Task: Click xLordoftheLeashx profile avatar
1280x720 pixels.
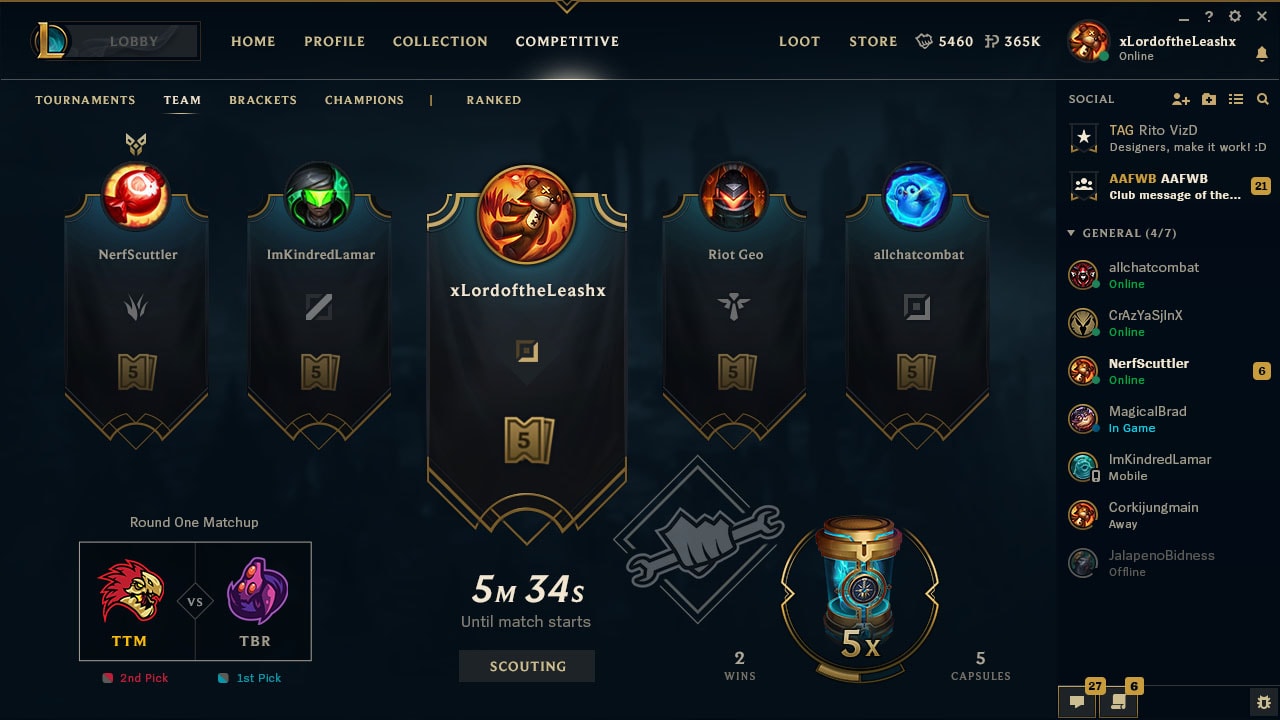Action: (x=1087, y=41)
